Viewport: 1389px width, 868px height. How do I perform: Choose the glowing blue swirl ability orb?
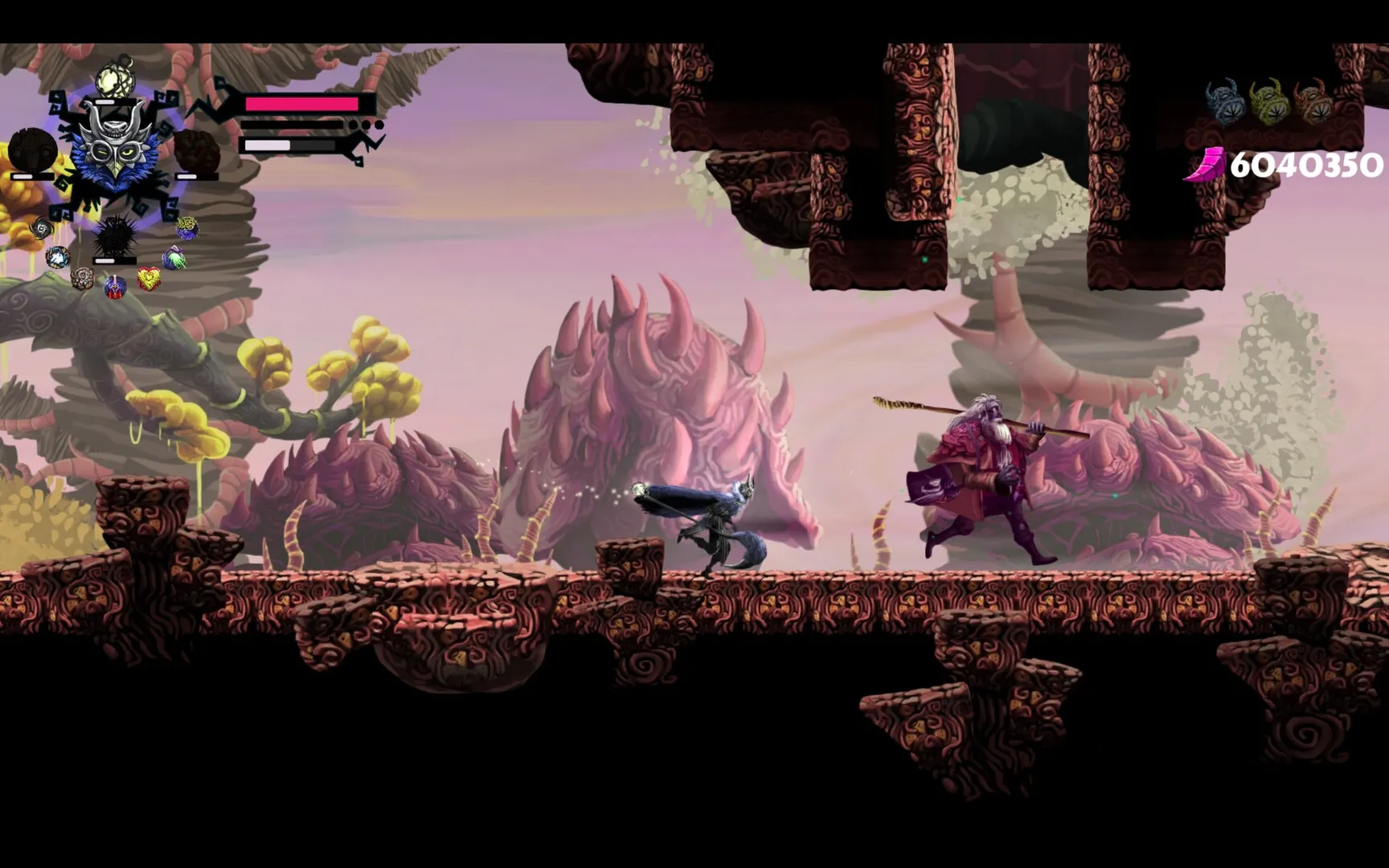coord(57,257)
